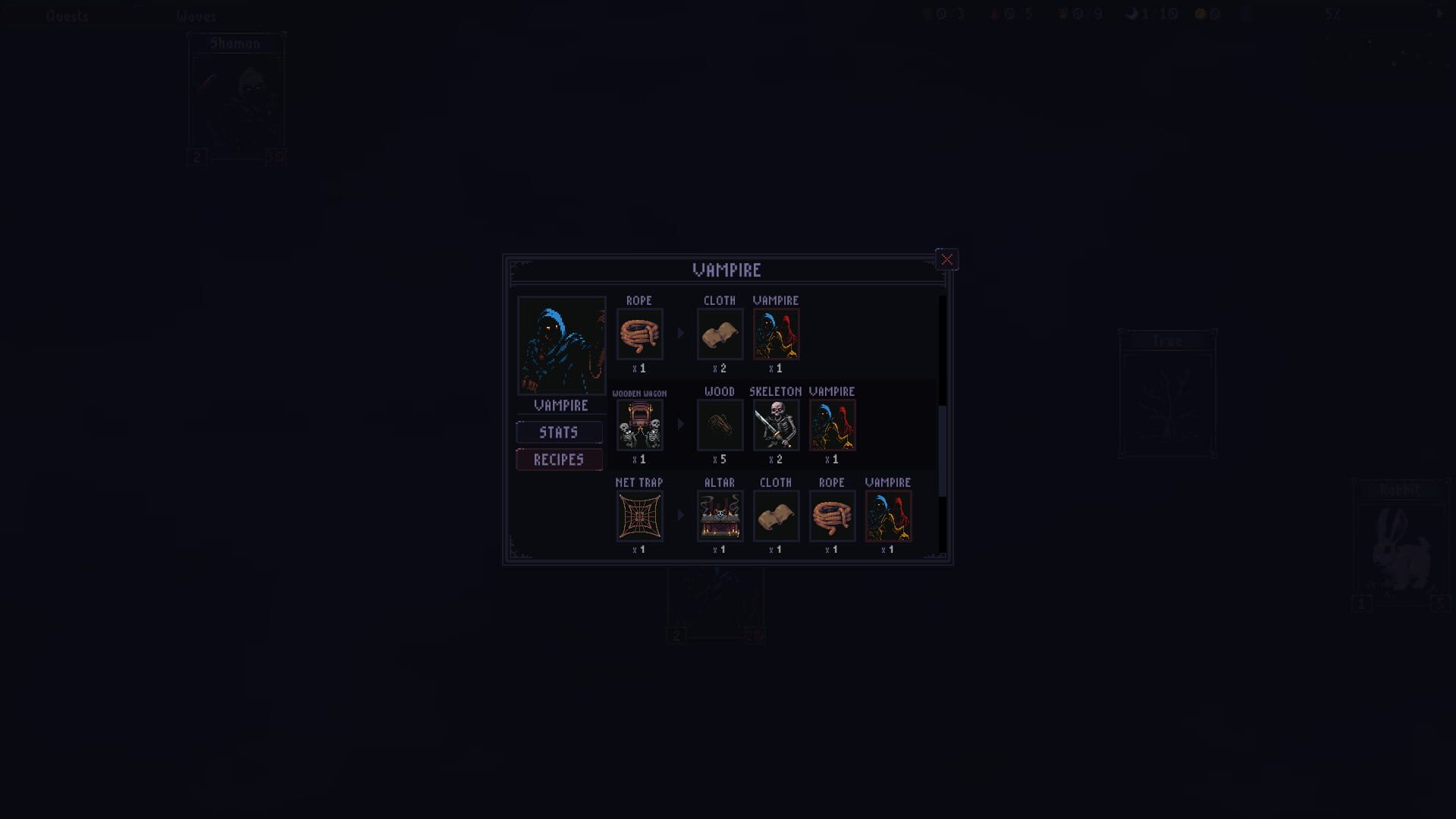Select the Altar ingredient icon
The height and width of the screenshot is (819, 1456).
click(719, 516)
